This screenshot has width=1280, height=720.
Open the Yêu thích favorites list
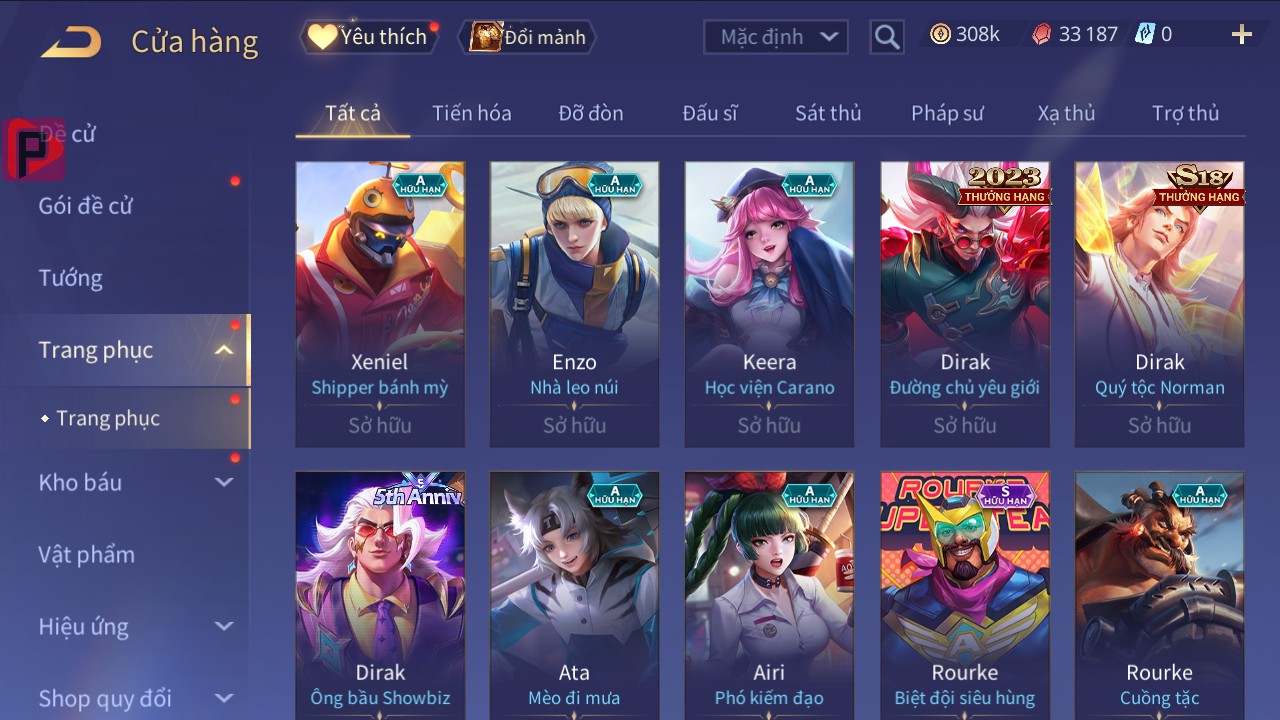369,37
